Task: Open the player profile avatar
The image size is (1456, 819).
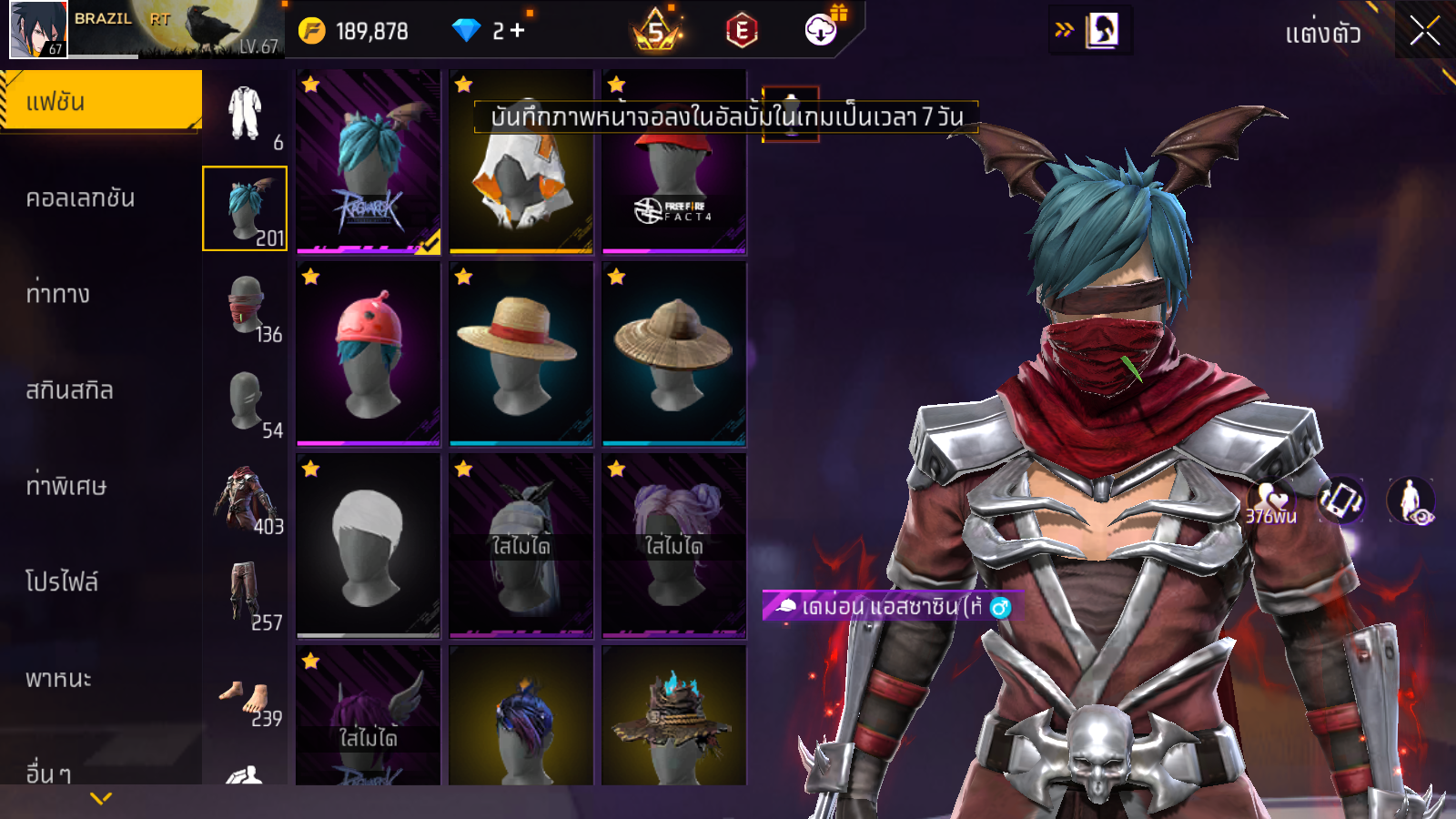Action: click(38, 29)
